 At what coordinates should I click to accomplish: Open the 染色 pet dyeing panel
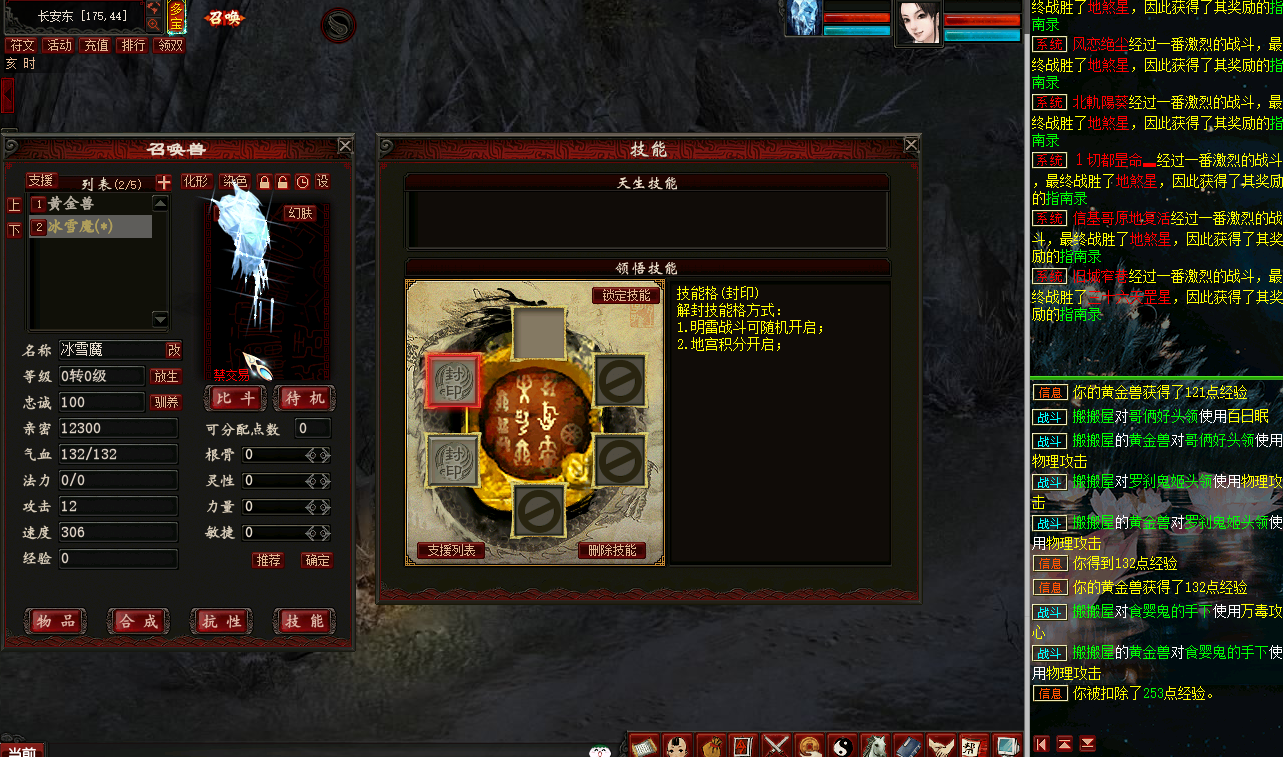235,181
